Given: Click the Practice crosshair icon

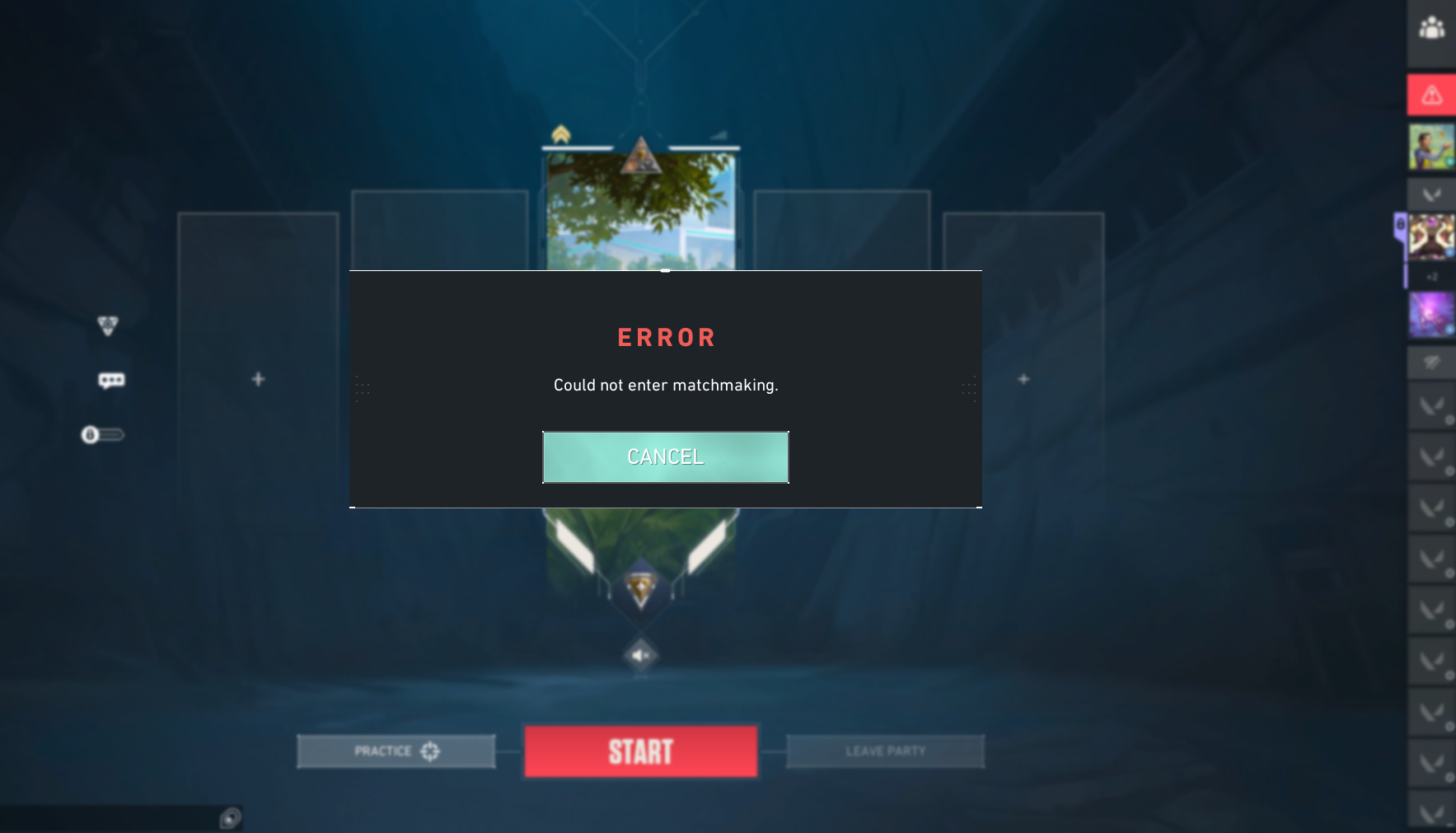Looking at the screenshot, I should pos(429,751).
